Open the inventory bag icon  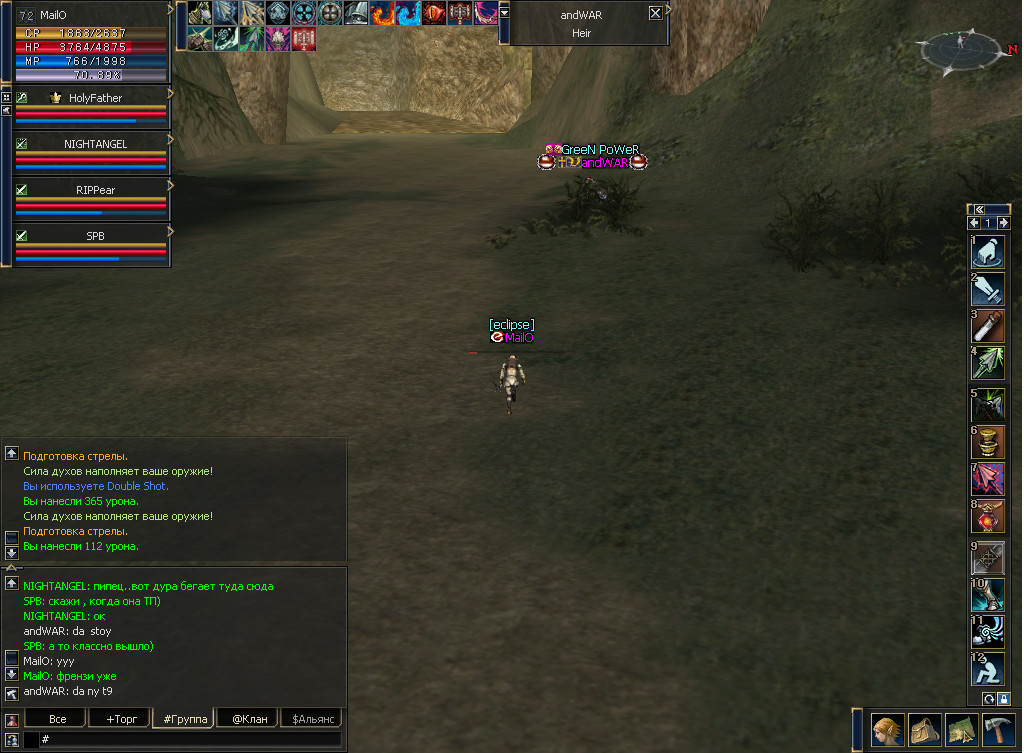924,730
